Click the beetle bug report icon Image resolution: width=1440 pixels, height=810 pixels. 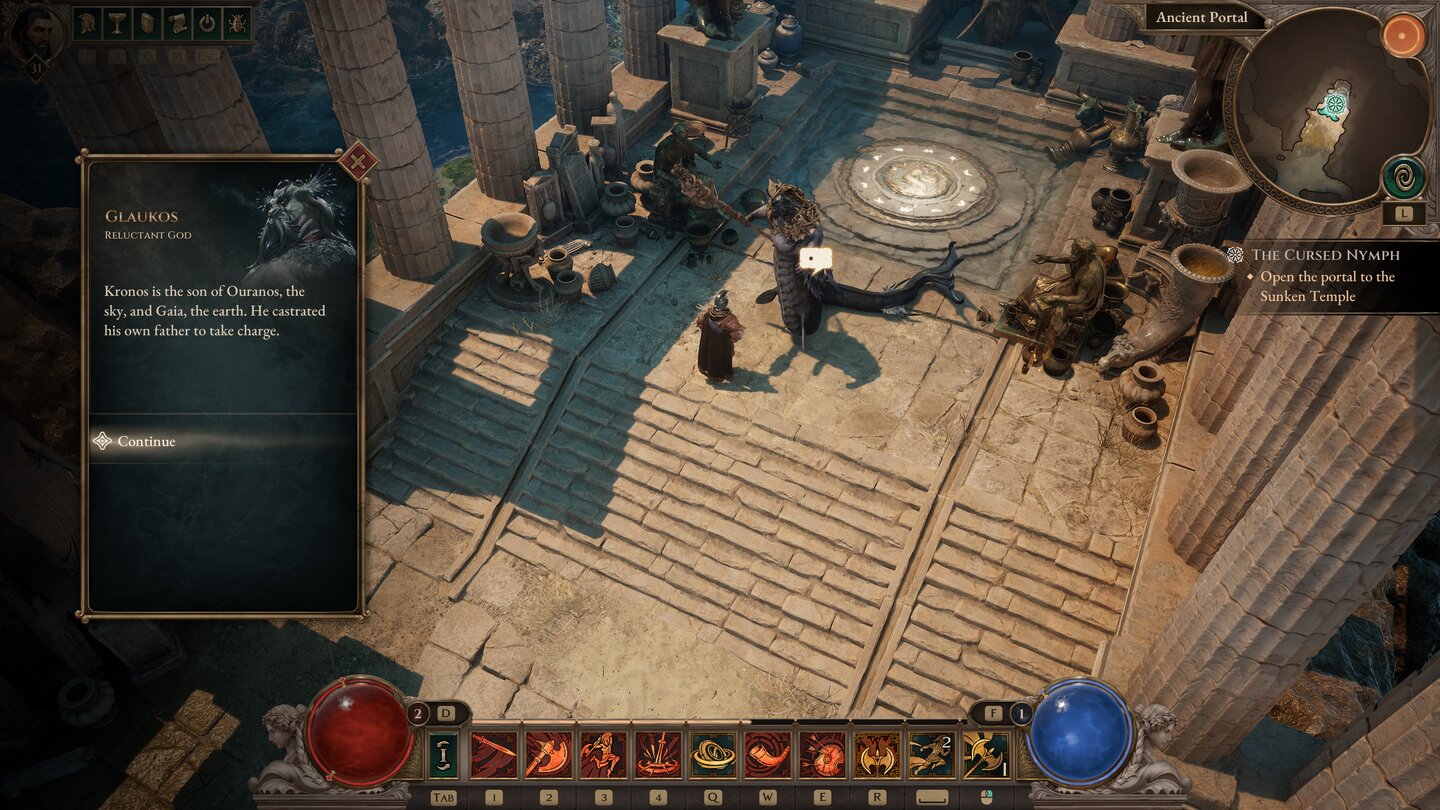coord(238,24)
